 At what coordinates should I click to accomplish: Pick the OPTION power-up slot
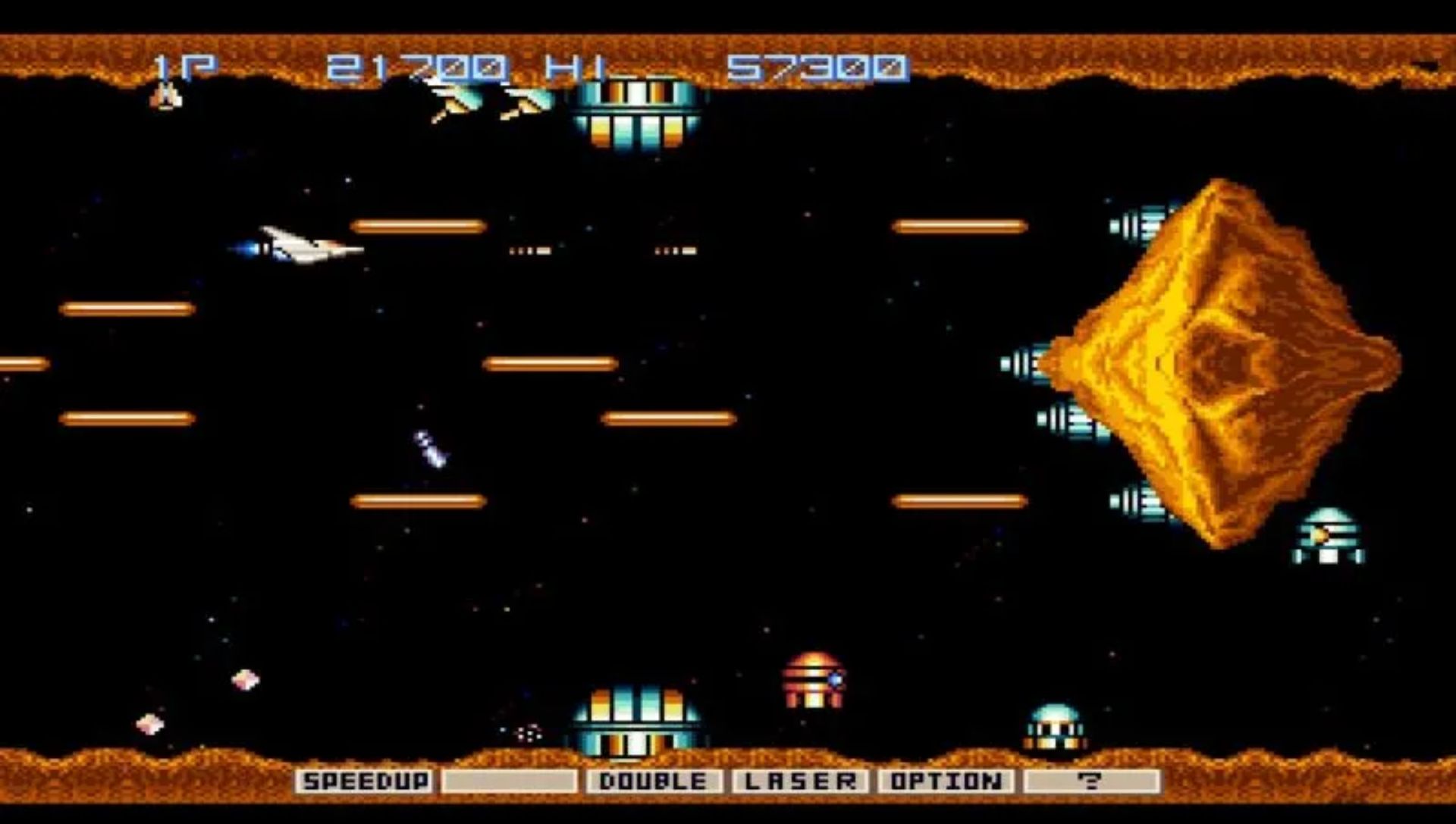tap(946, 781)
